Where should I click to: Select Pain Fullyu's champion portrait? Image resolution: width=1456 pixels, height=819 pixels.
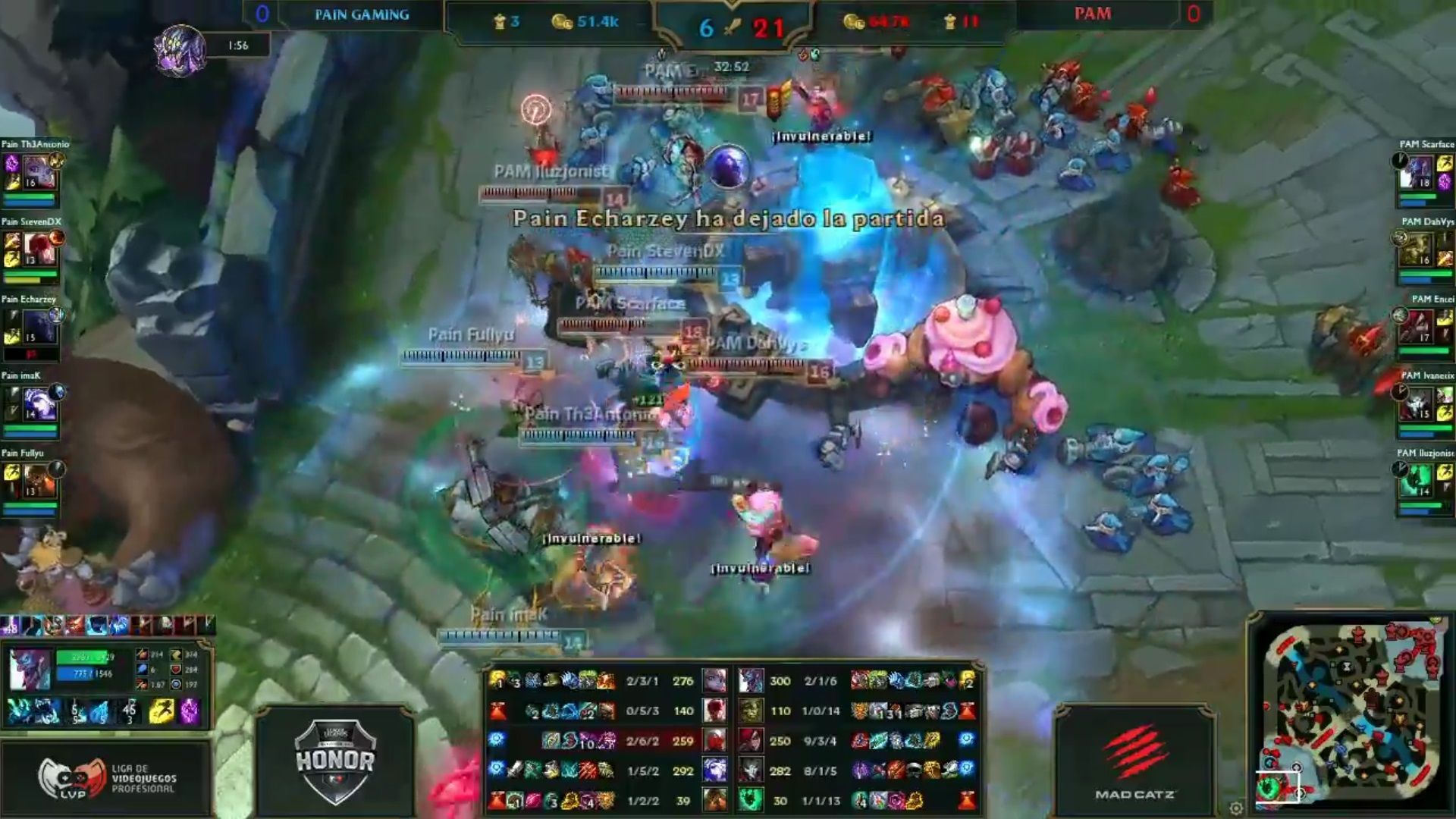38,481
